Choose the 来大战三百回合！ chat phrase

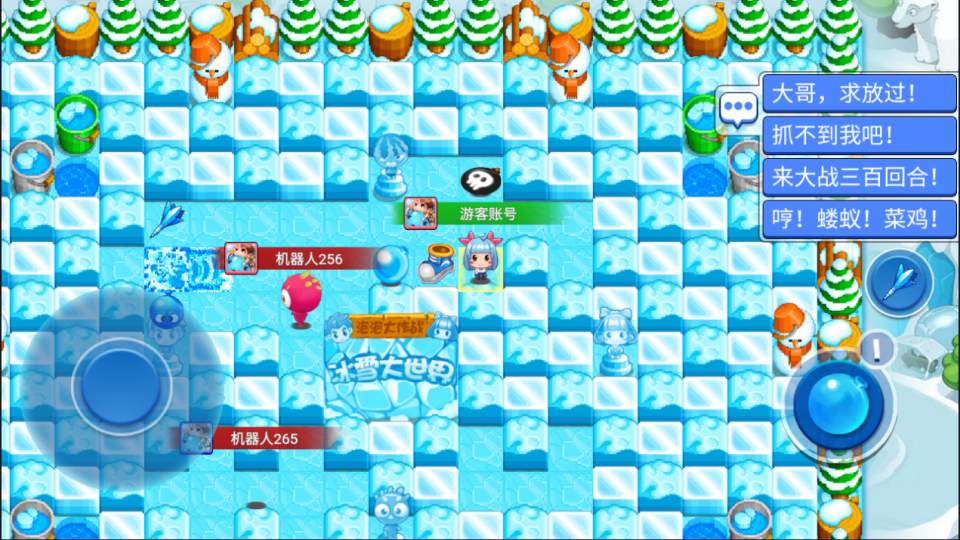click(x=853, y=178)
